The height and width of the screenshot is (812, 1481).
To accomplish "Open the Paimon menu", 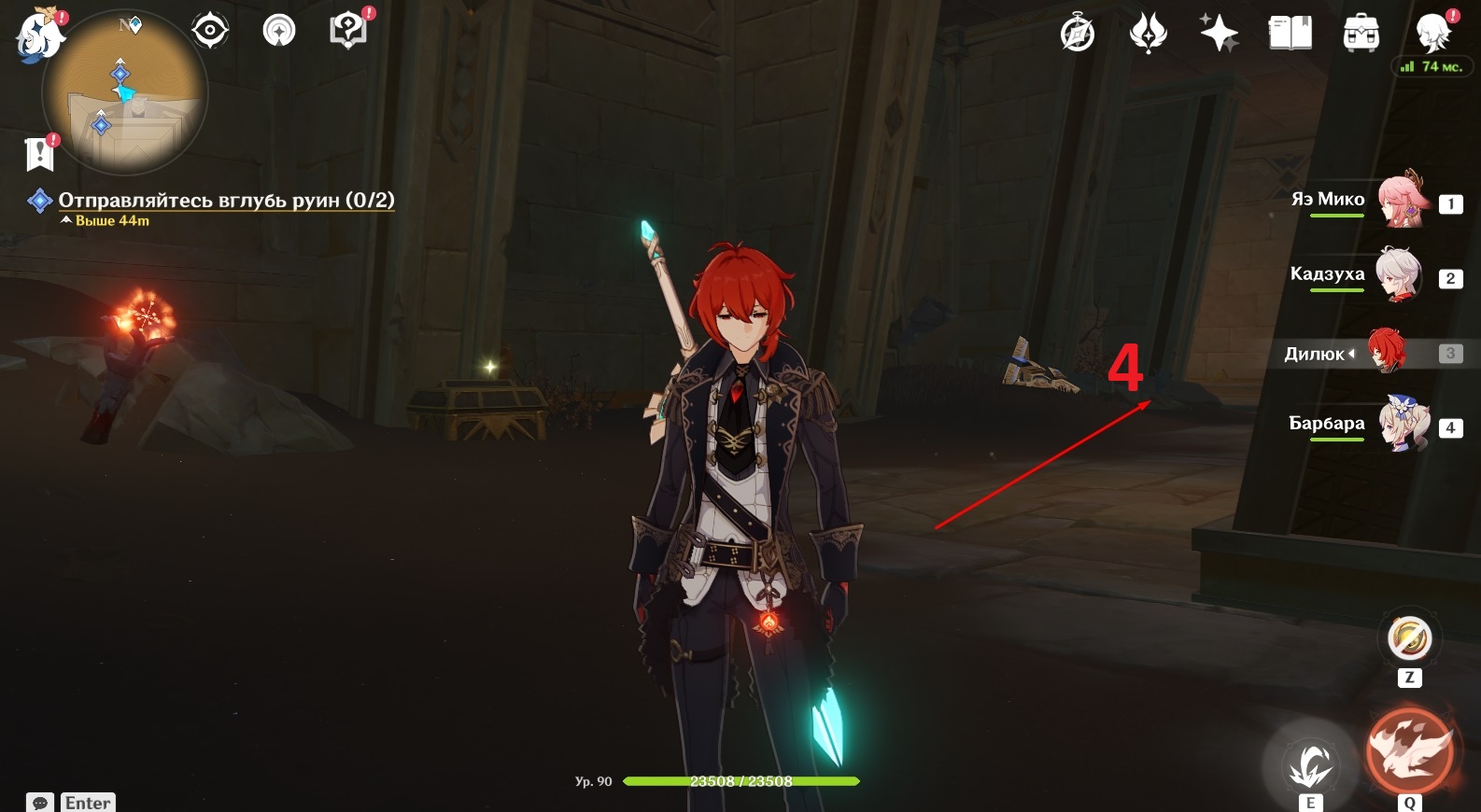I will (38, 35).
